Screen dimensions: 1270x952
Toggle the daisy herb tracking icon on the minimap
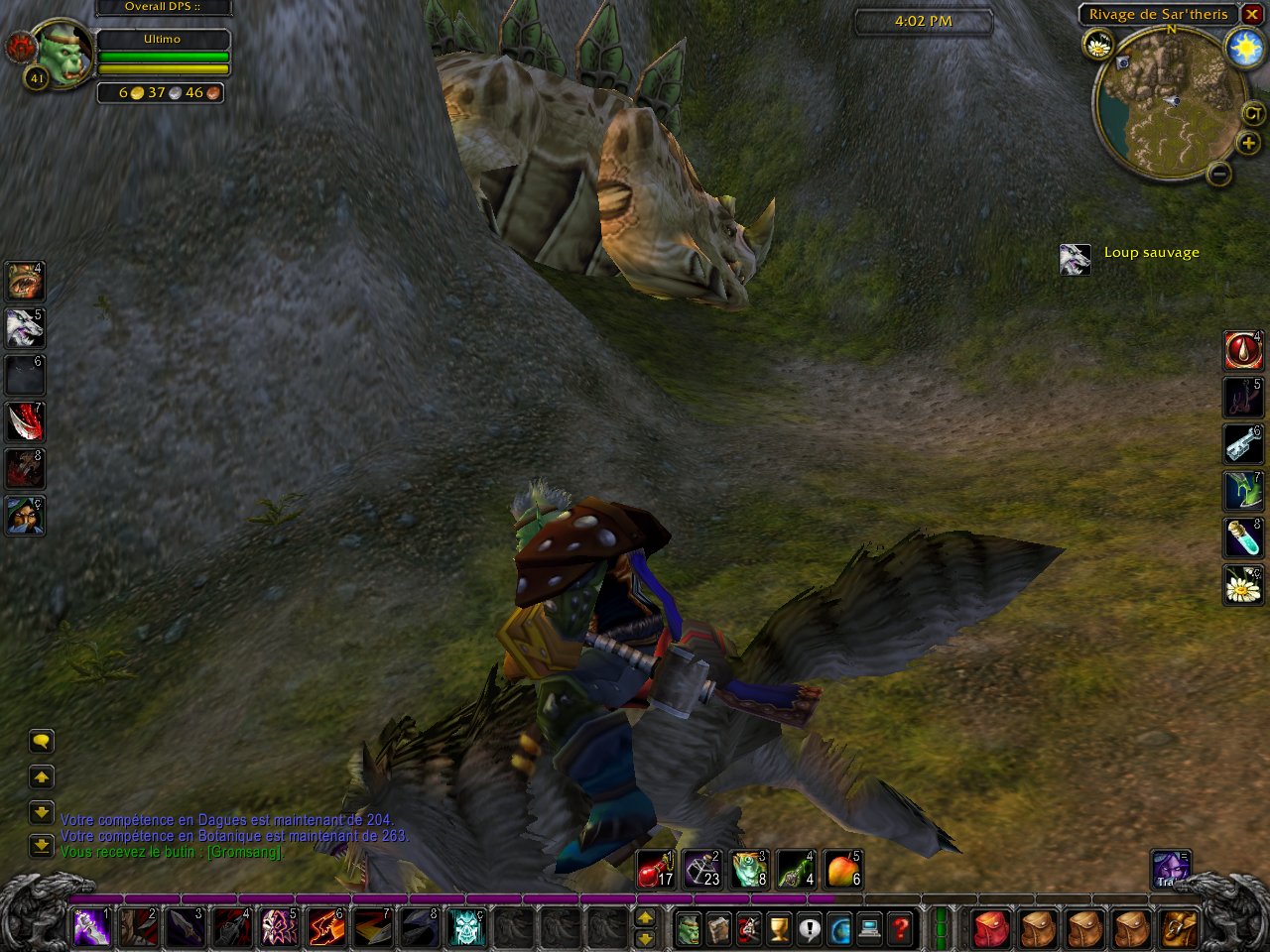pos(1099,44)
